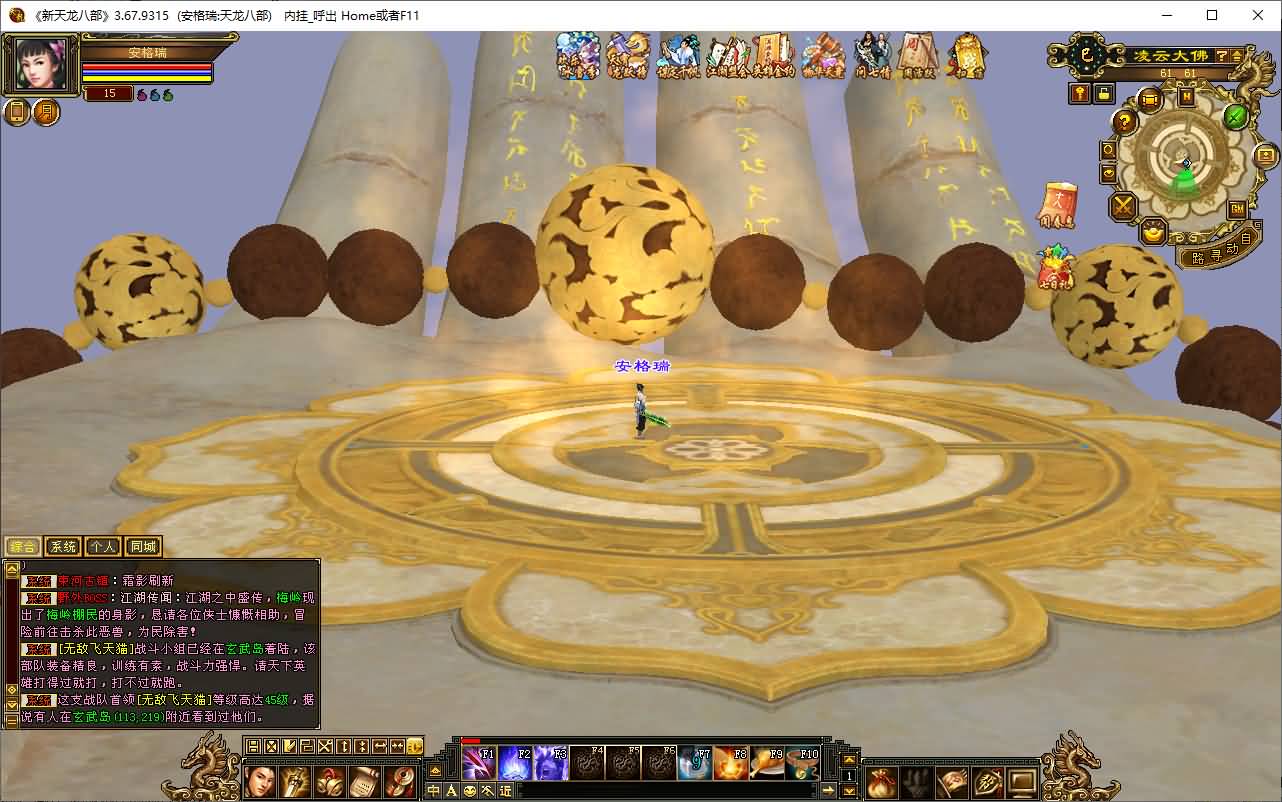Use the F8 fire skill slot
This screenshot has width=1282, height=802.
(731, 763)
